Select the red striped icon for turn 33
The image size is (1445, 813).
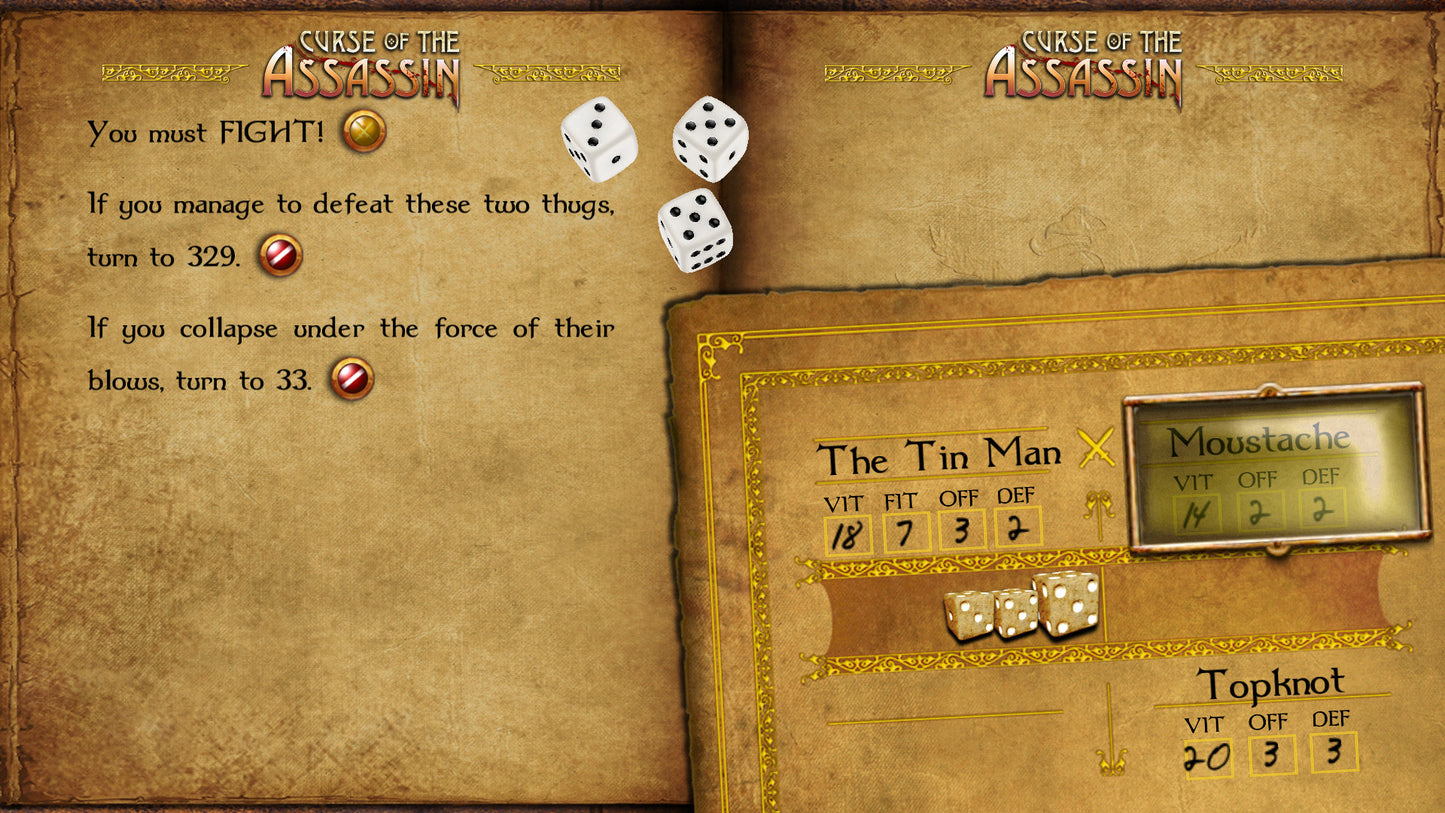pyautogui.click(x=355, y=380)
